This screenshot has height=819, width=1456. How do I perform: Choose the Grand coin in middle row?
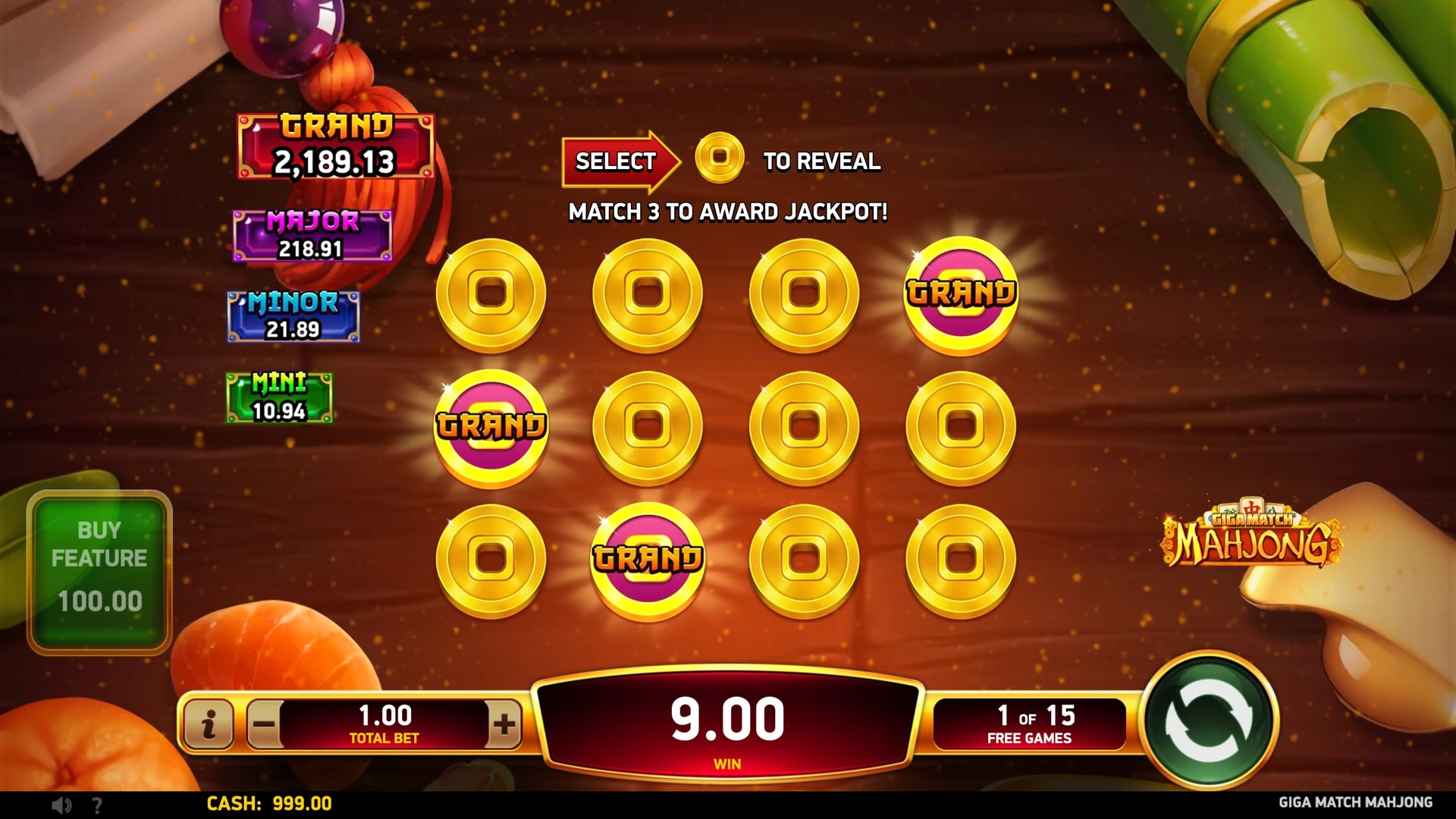click(x=491, y=426)
